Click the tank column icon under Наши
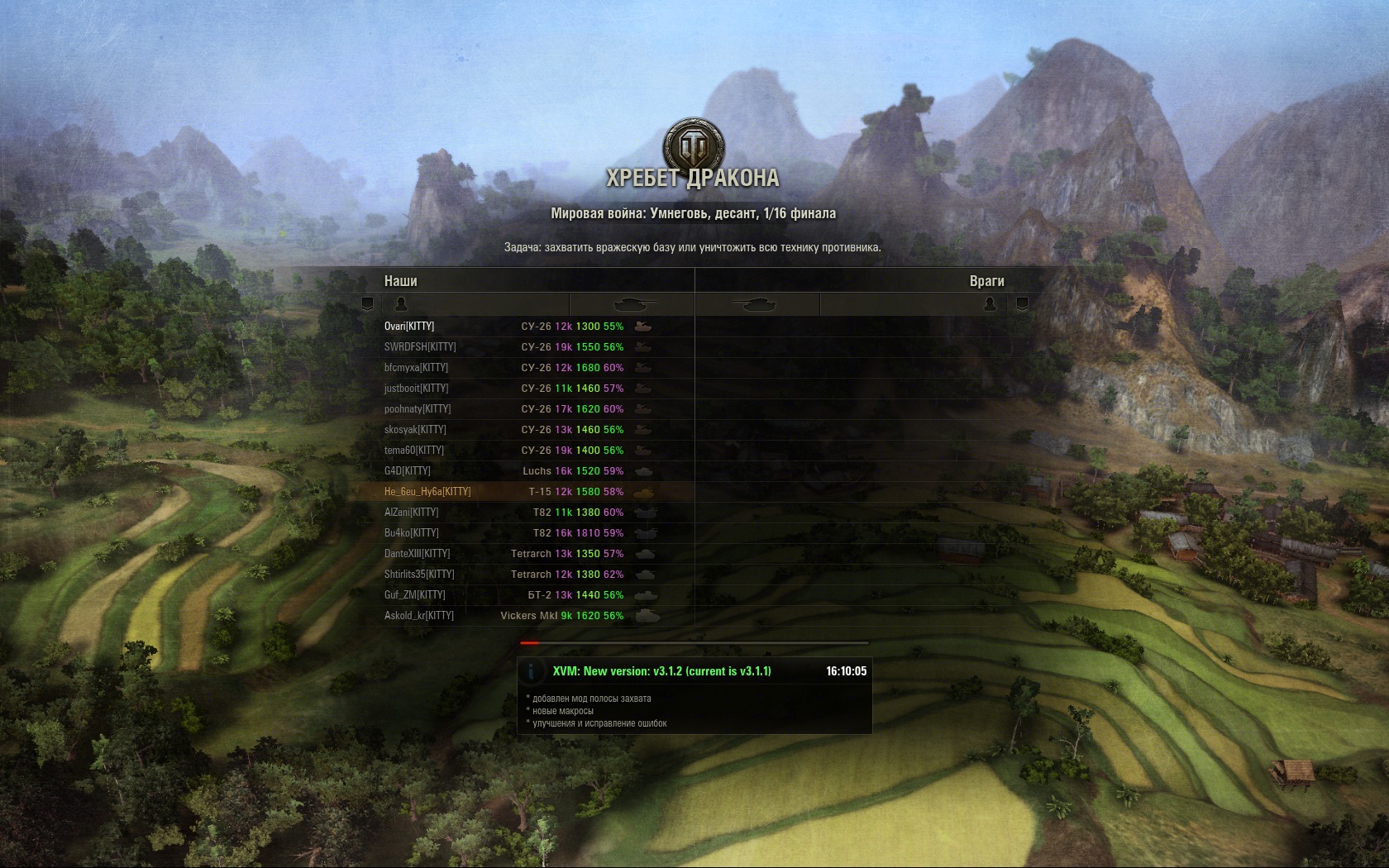 tap(634, 304)
